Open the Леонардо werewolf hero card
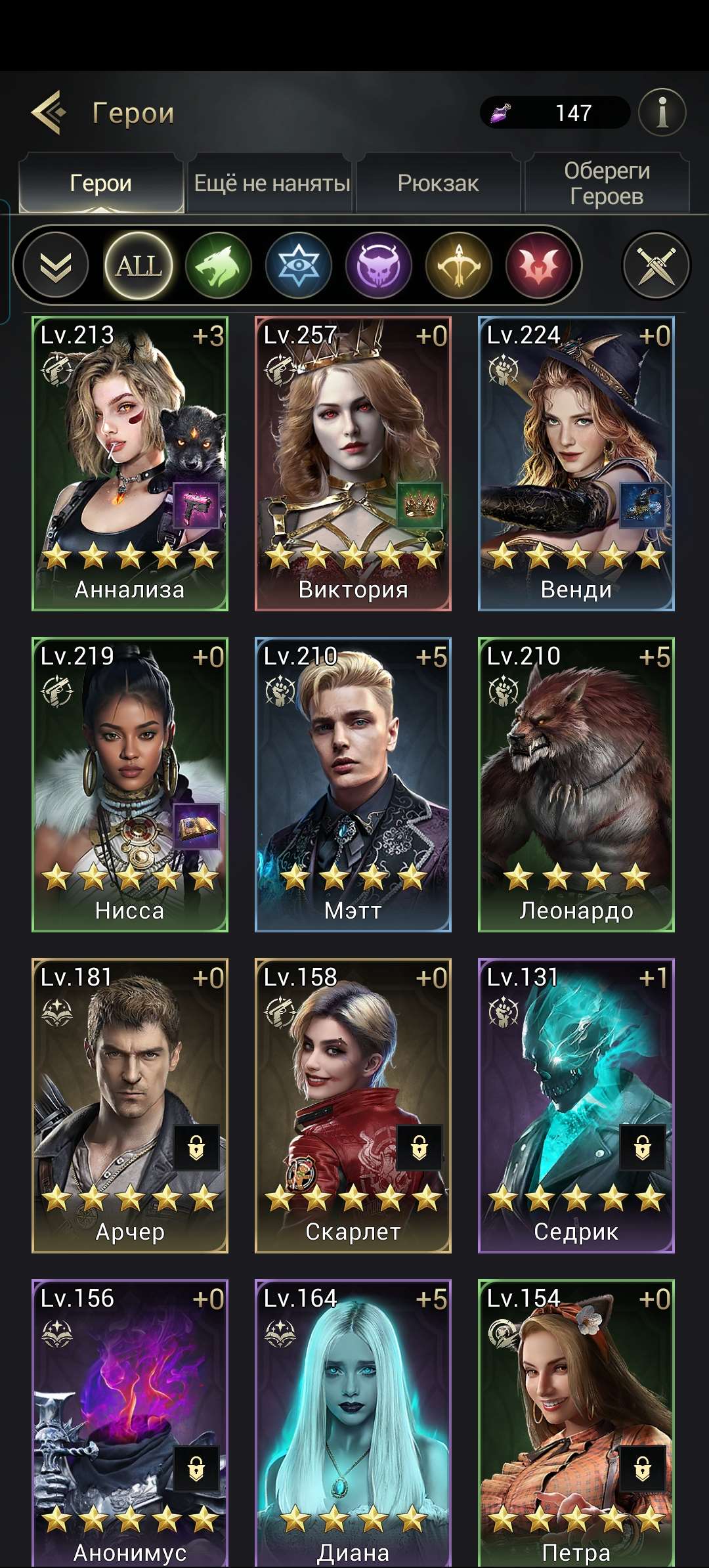 pos(576,785)
